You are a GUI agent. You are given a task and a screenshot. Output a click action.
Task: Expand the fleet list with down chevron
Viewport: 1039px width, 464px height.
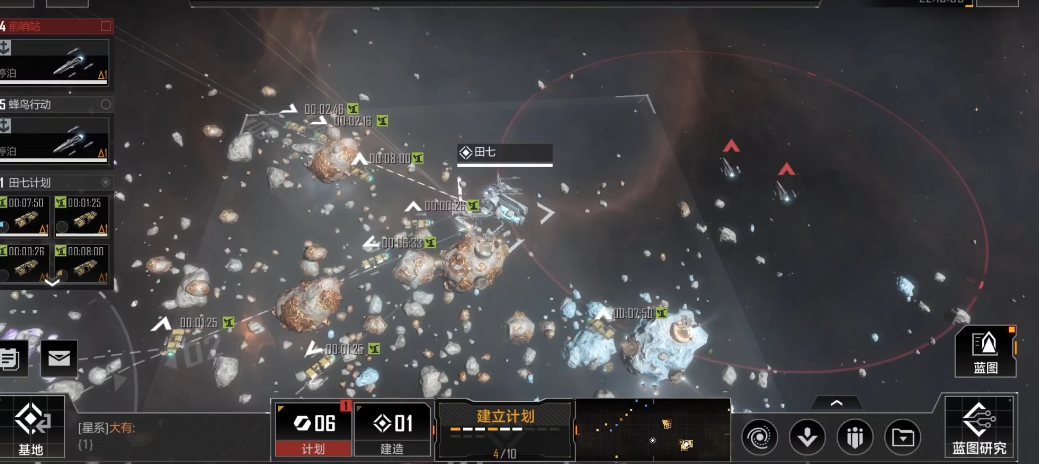pos(53,282)
